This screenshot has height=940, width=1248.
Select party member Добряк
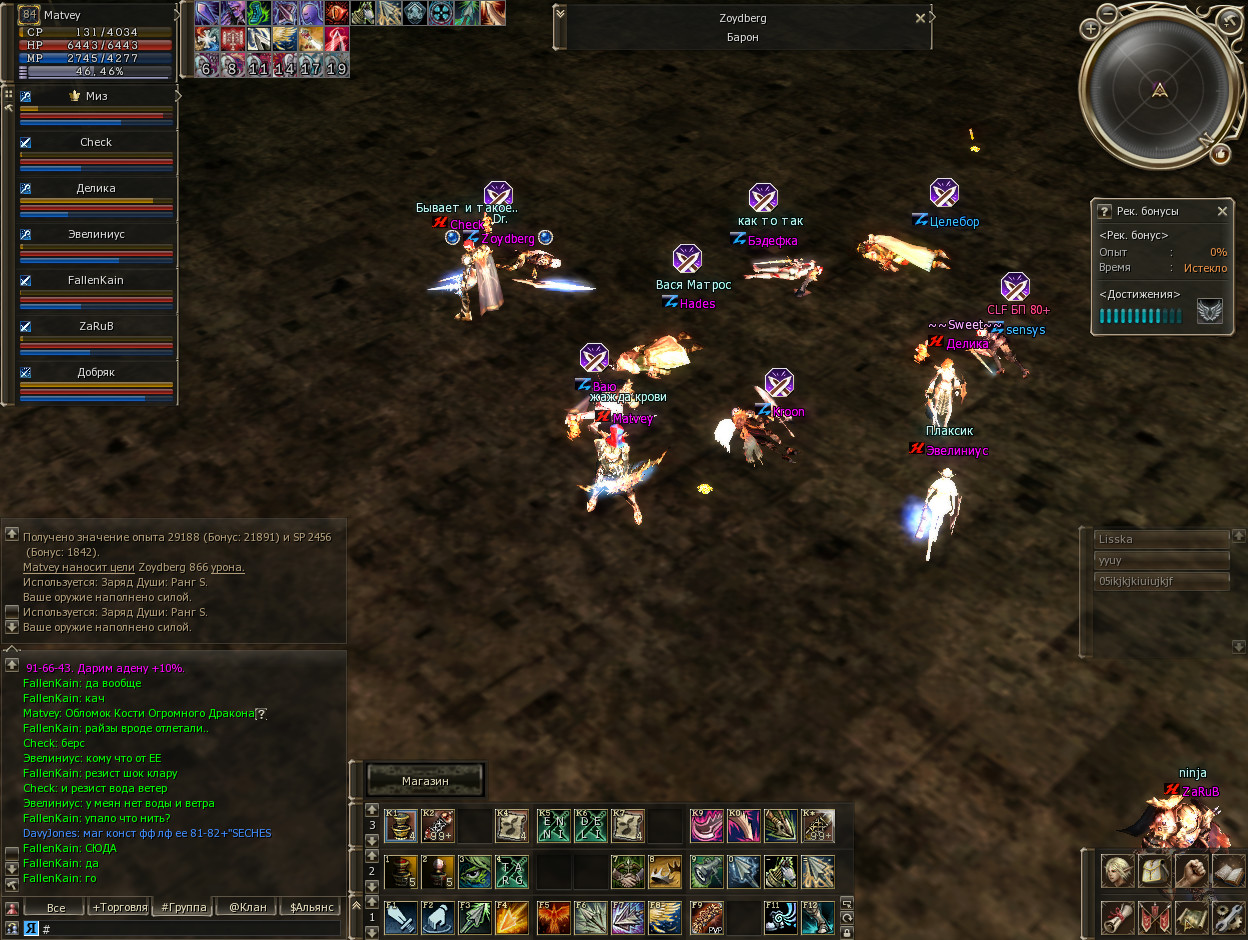click(x=96, y=373)
